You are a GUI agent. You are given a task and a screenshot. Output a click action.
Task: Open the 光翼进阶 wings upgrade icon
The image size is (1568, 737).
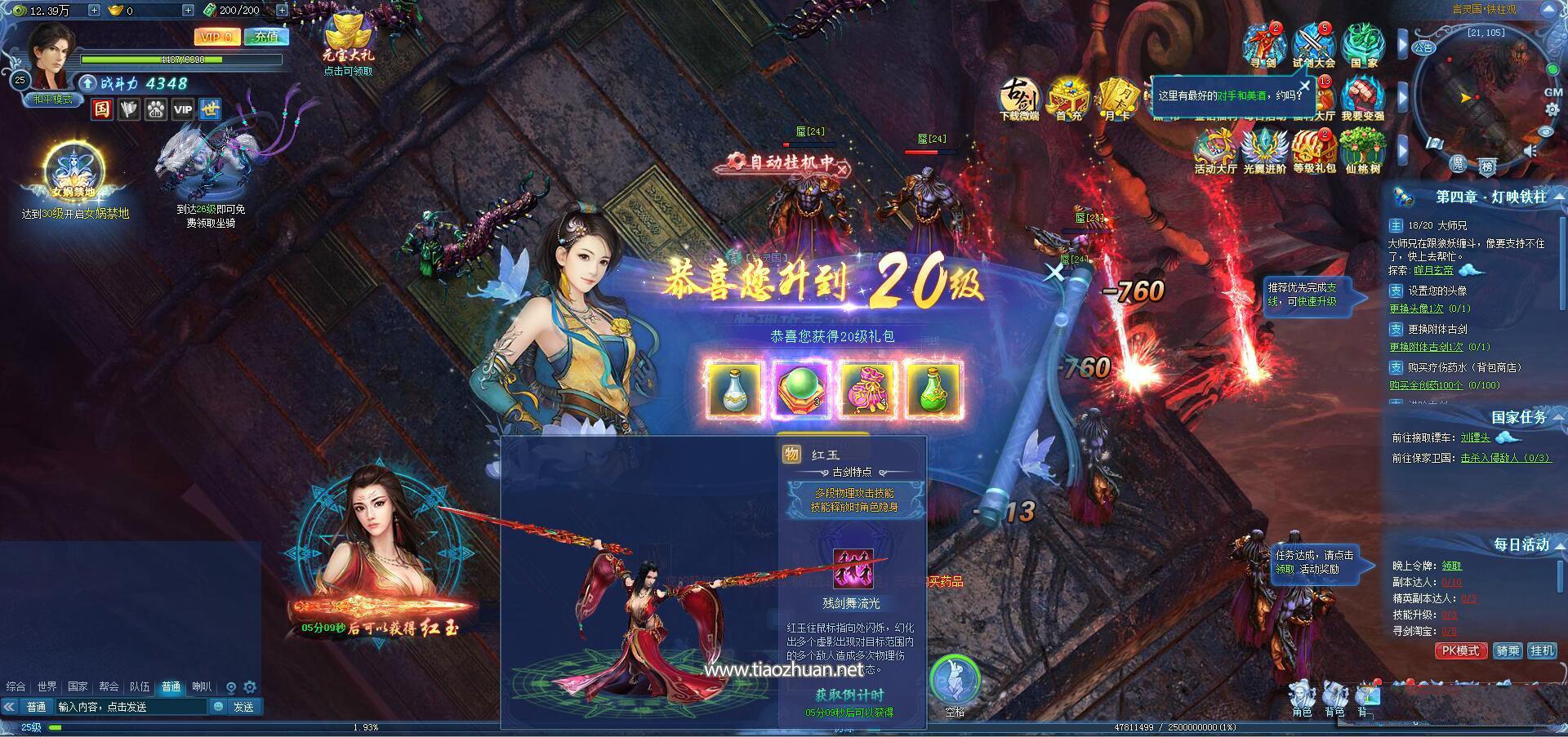[1264, 151]
